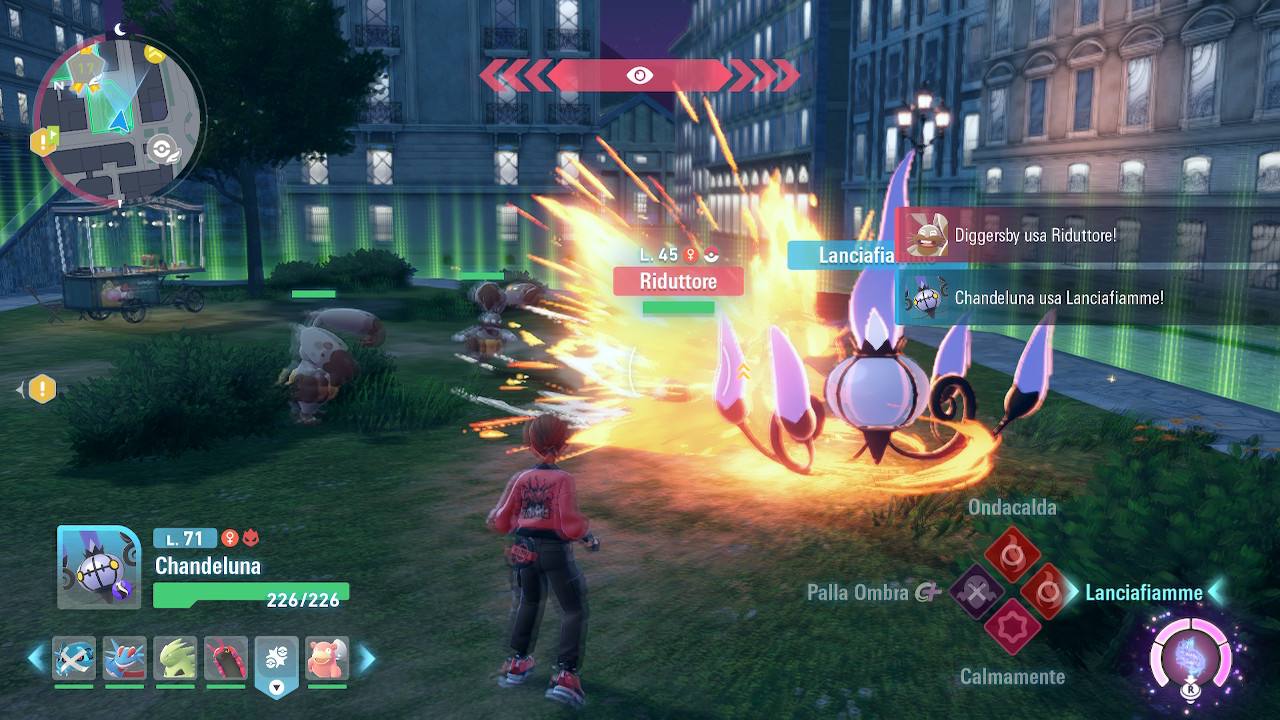Select the Metang party thumbnail
Image resolution: width=1280 pixels, height=720 pixels.
(x=75, y=658)
